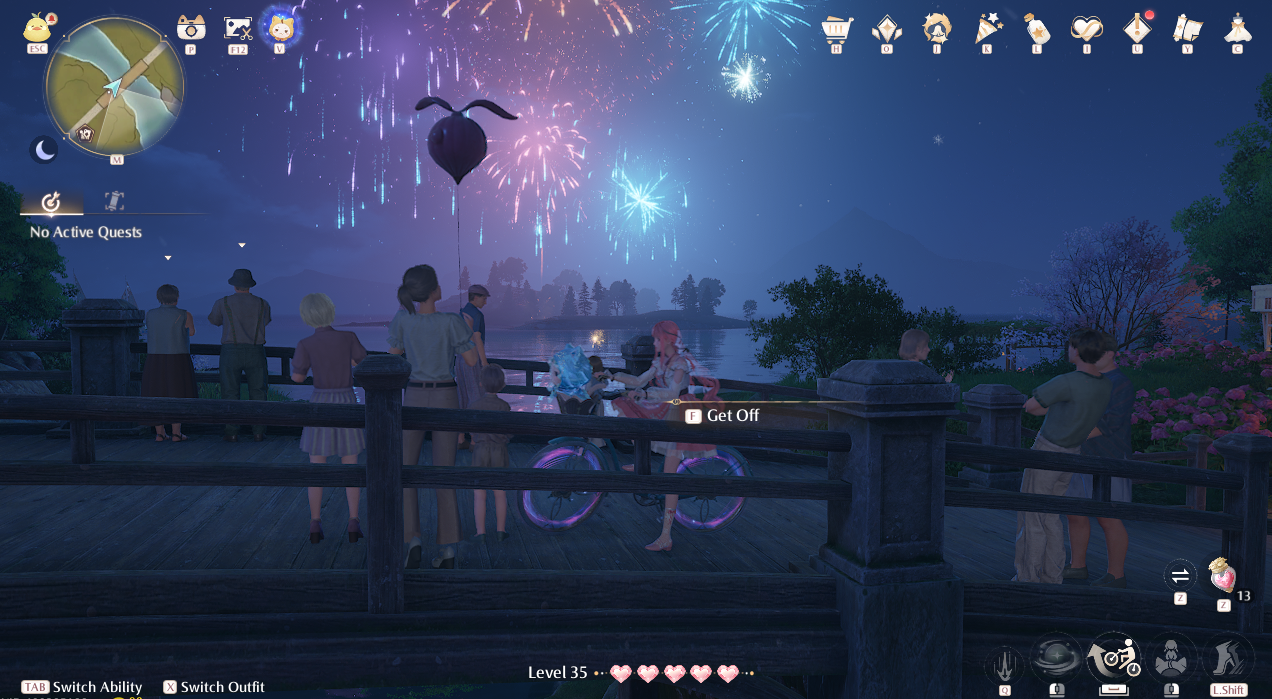Open the shopping cart store

tap(836, 28)
